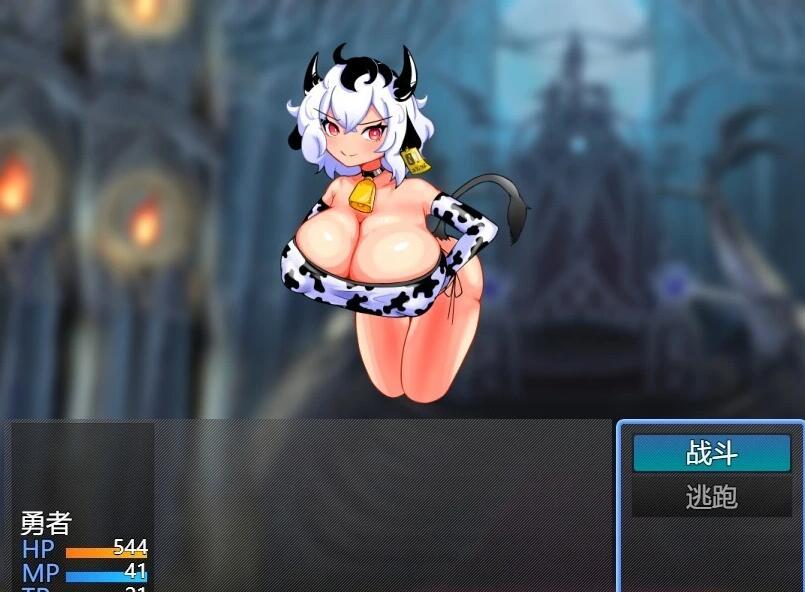The width and height of the screenshot is (805, 592).
Task: Choose the 战斗 (Fight) command
Action: click(711, 454)
